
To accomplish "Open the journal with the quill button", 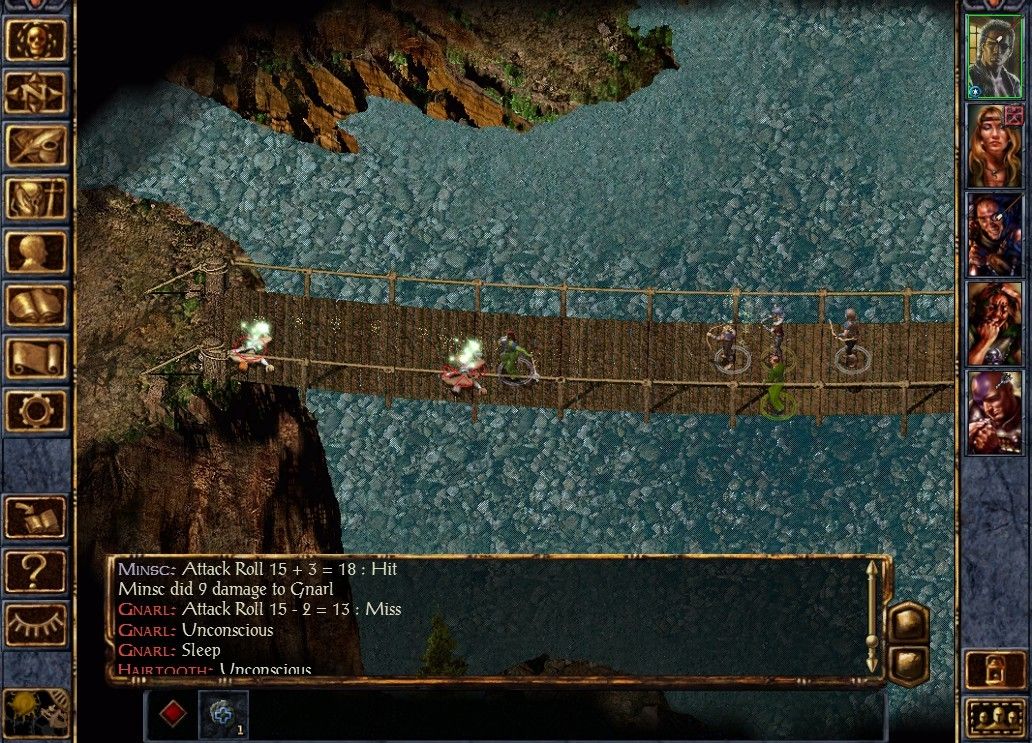I will (37, 146).
